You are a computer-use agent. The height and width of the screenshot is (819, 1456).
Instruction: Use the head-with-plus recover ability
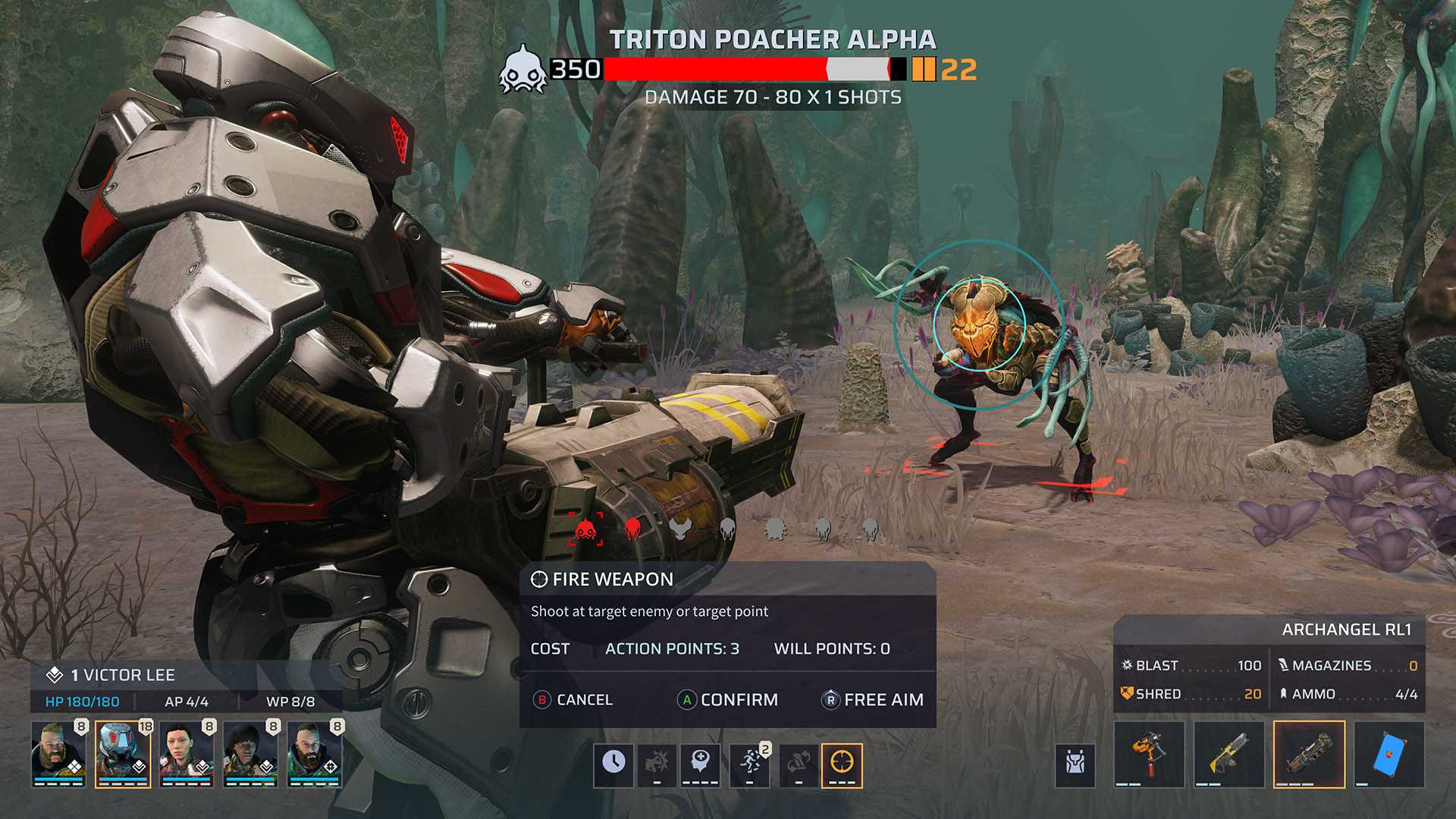coord(700,762)
